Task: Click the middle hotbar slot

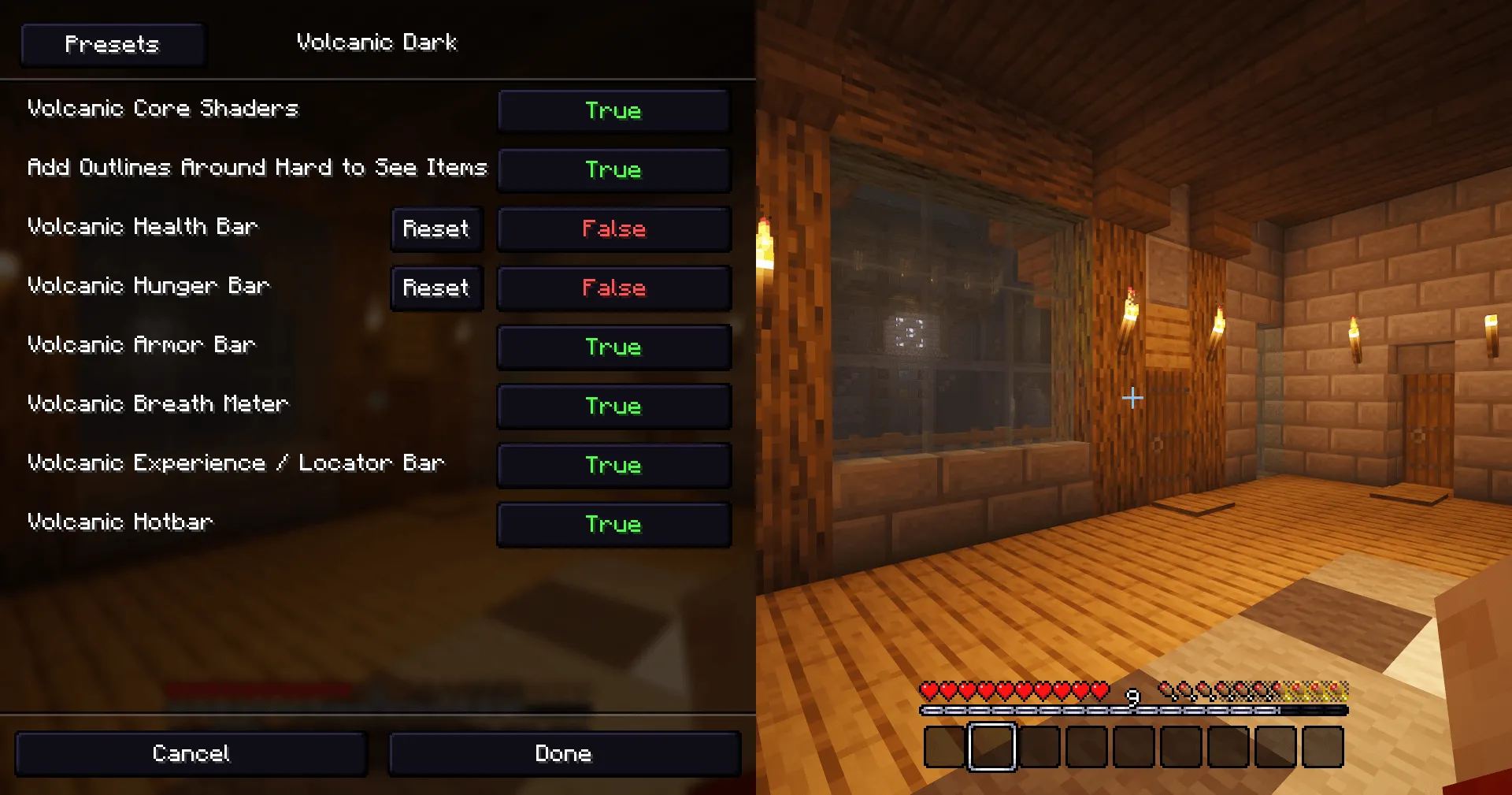Action: [x=1132, y=747]
